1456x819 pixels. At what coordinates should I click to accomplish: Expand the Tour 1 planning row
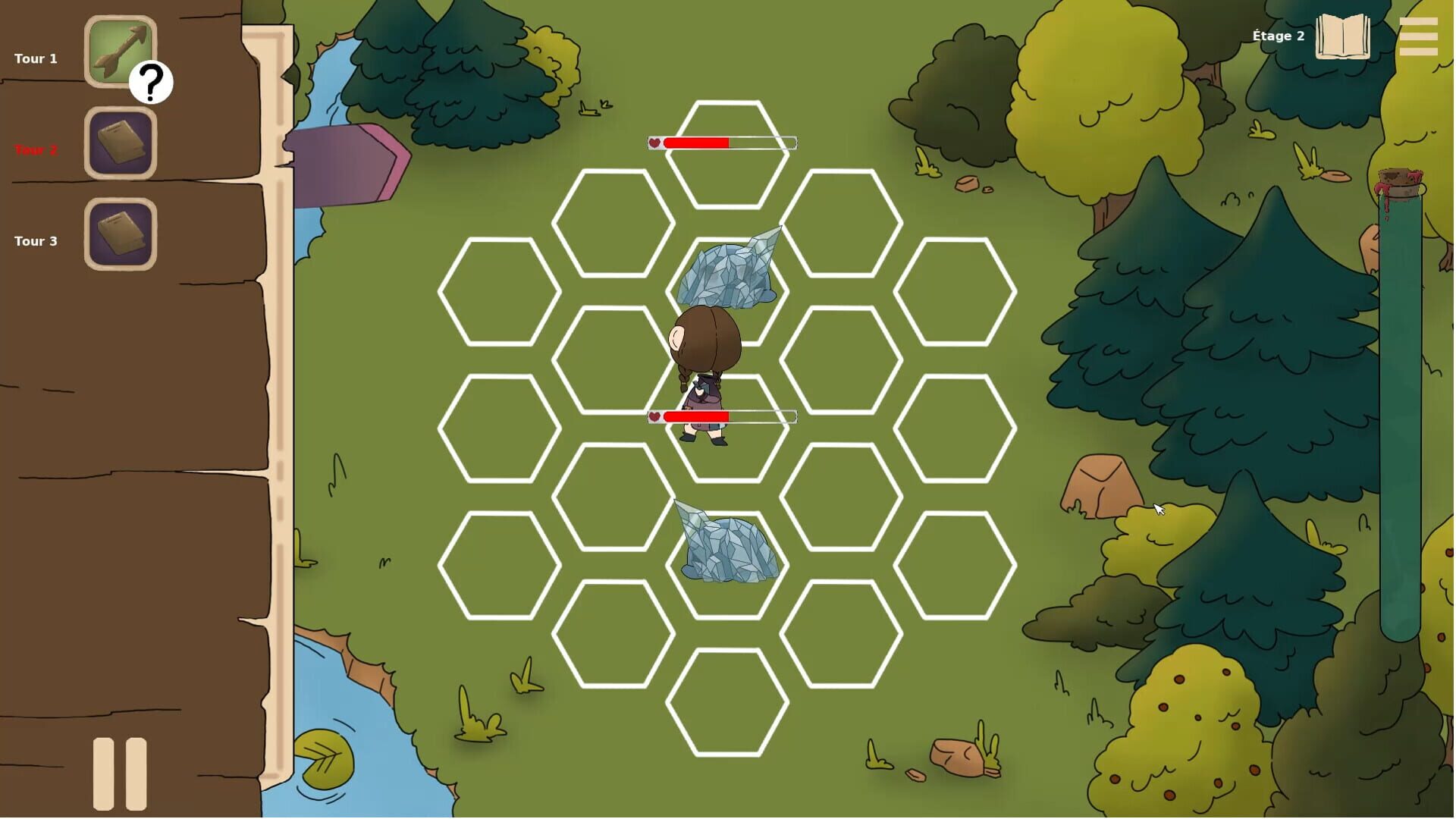click(x=36, y=58)
